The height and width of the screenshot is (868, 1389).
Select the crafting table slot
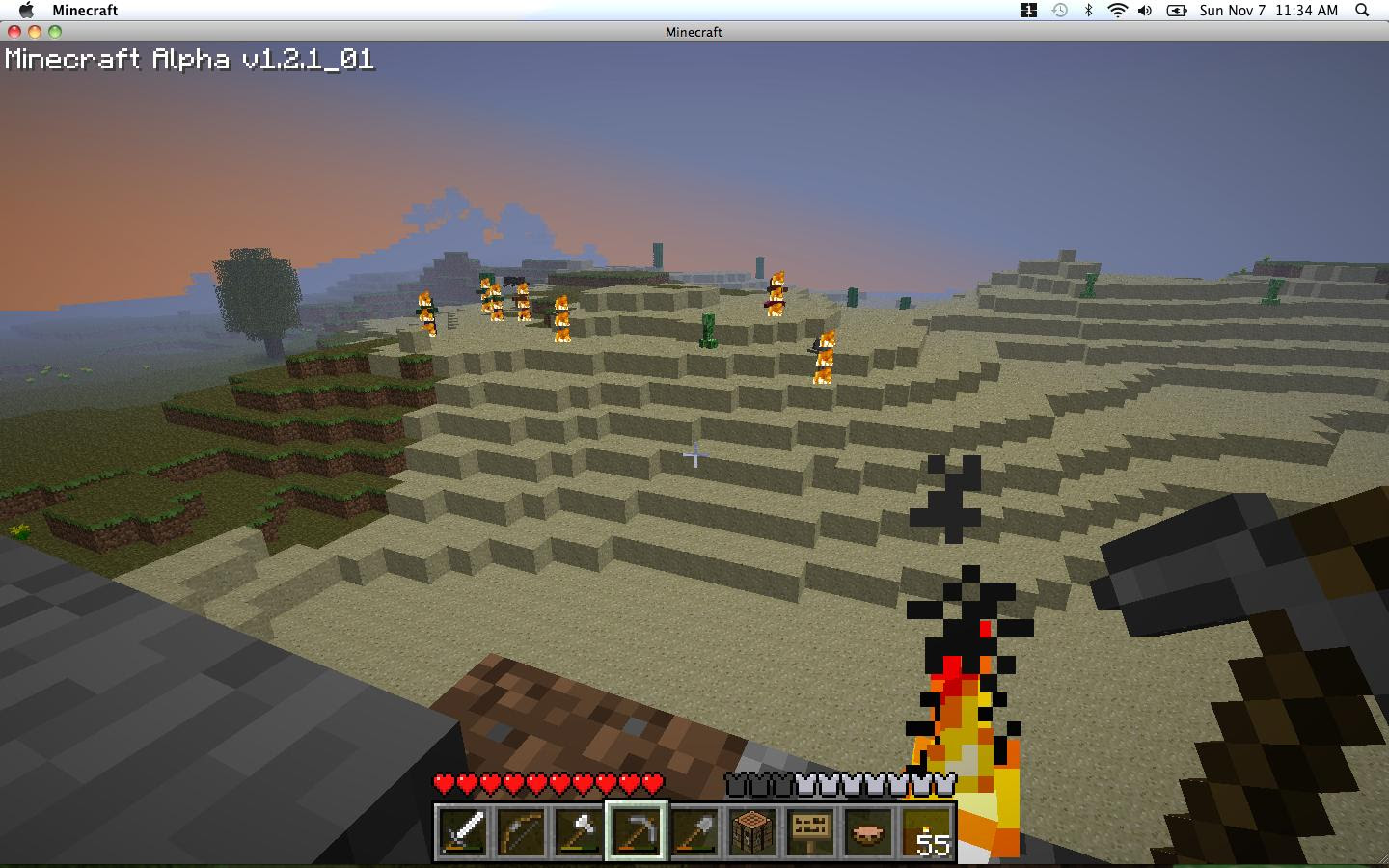(752, 830)
